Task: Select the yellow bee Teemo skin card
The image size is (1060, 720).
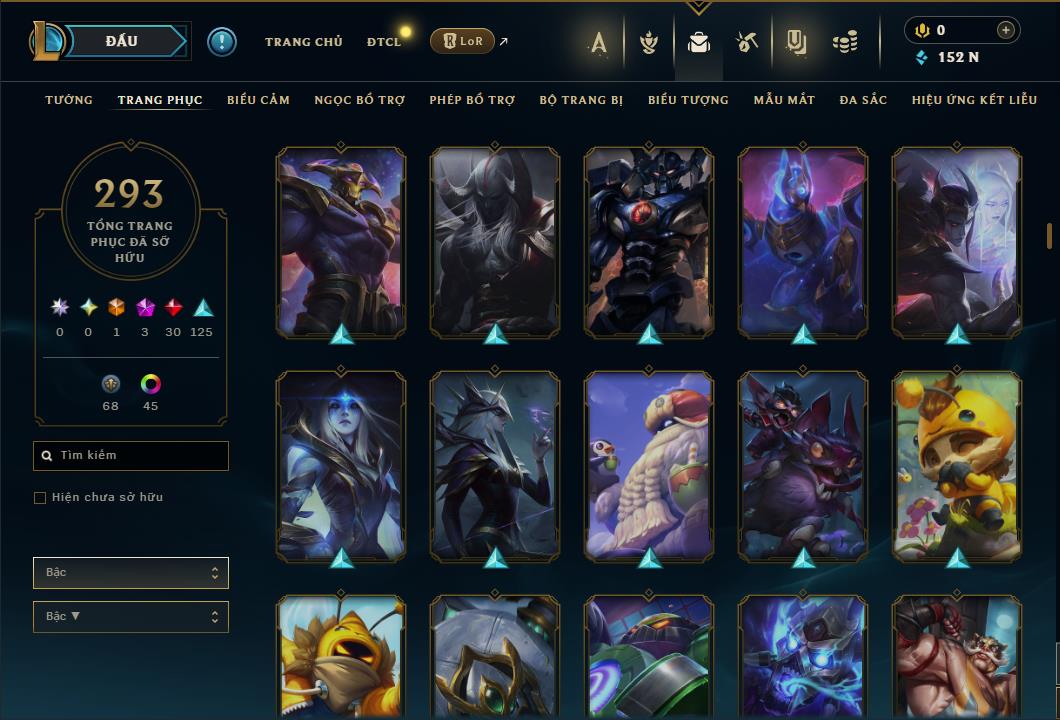Action: [957, 465]
